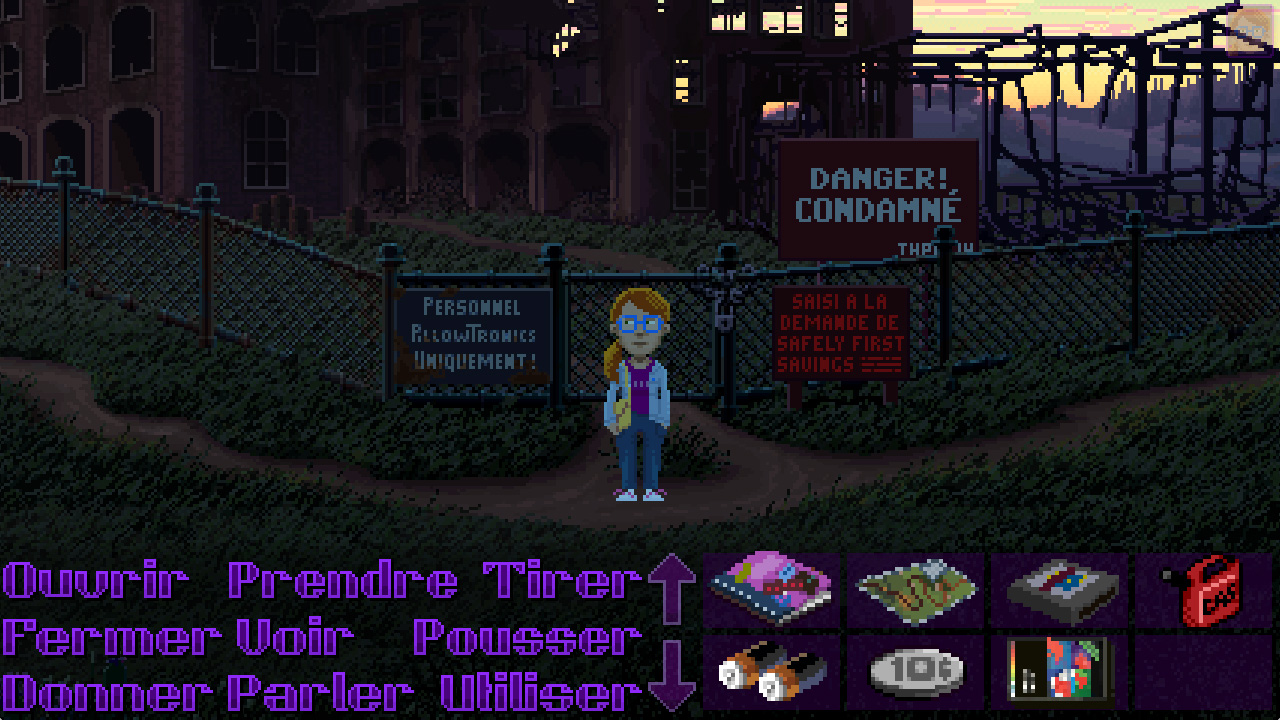Select the pair of batteries in the inventory
This screenshot has height=720, width=1280.
coord(770,672)
